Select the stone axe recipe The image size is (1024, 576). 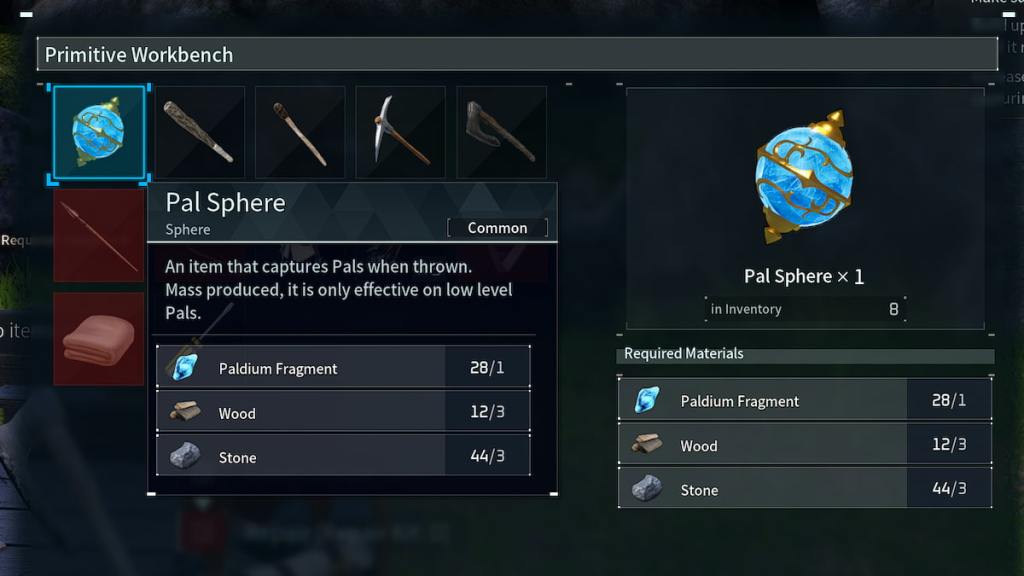tap(501, 132)
